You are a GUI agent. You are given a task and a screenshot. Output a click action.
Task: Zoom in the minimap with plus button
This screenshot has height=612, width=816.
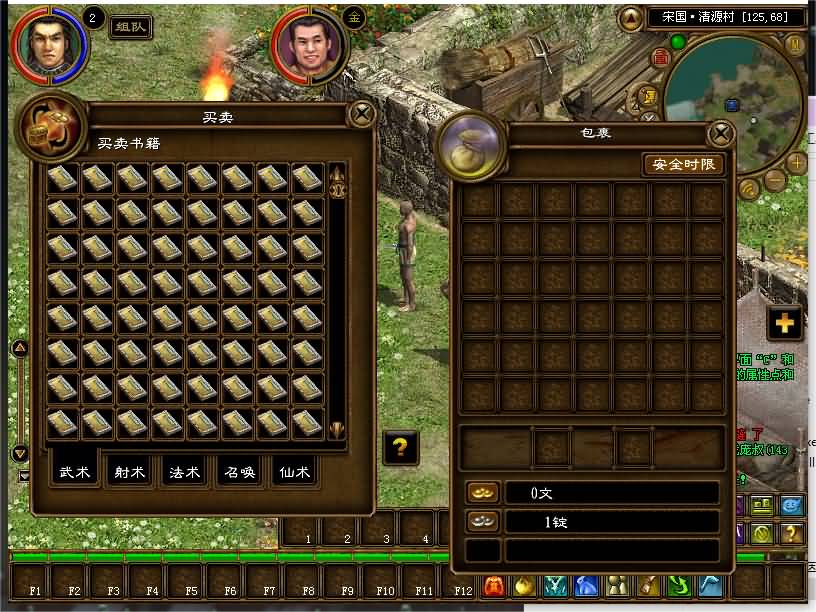point(797,162)
